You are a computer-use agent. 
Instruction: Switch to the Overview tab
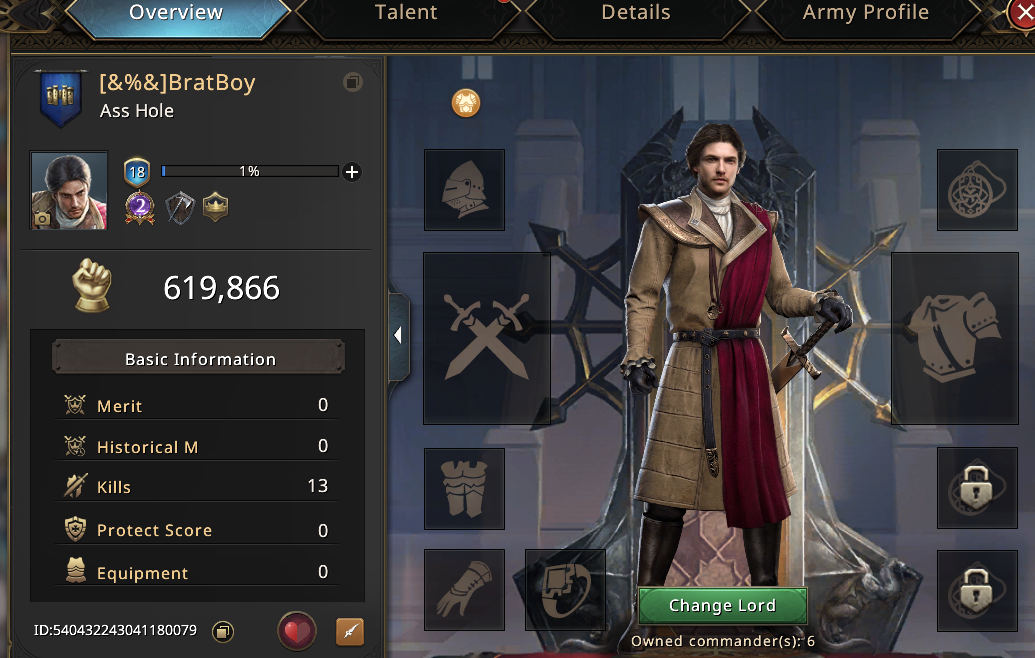coord(176,13)
